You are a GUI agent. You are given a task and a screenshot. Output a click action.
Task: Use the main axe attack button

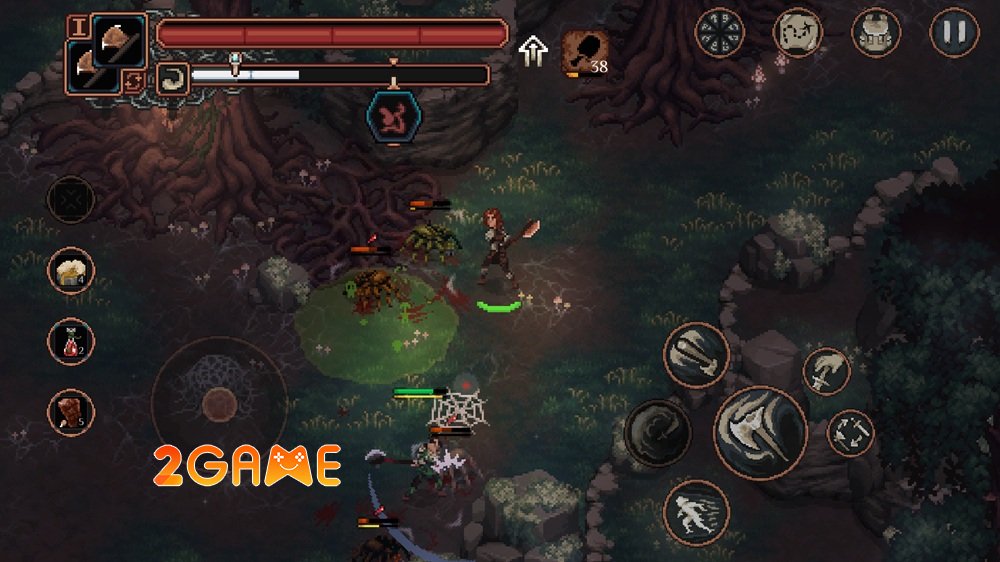(x=760, y=433)
